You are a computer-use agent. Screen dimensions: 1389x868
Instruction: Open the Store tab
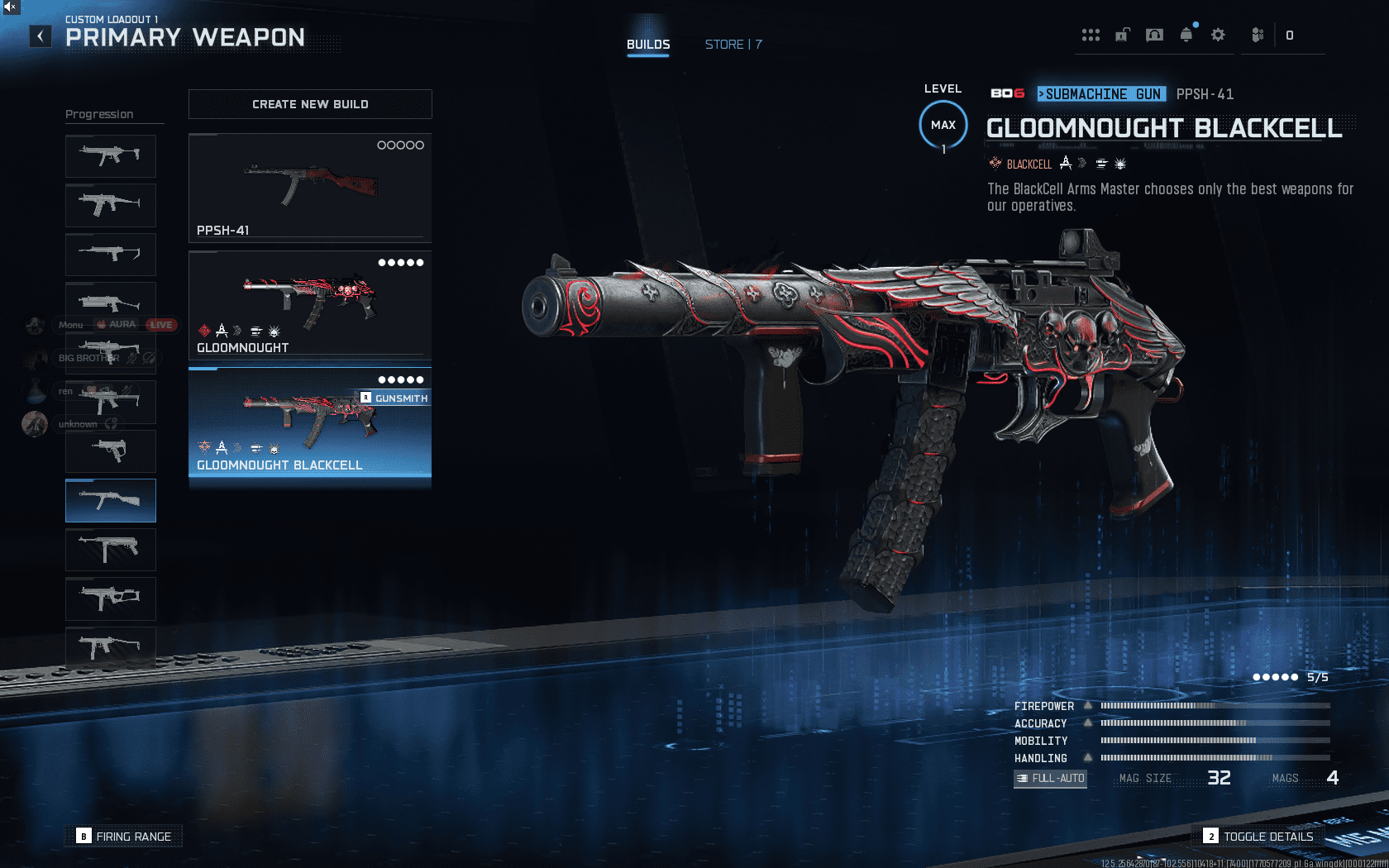733,45
